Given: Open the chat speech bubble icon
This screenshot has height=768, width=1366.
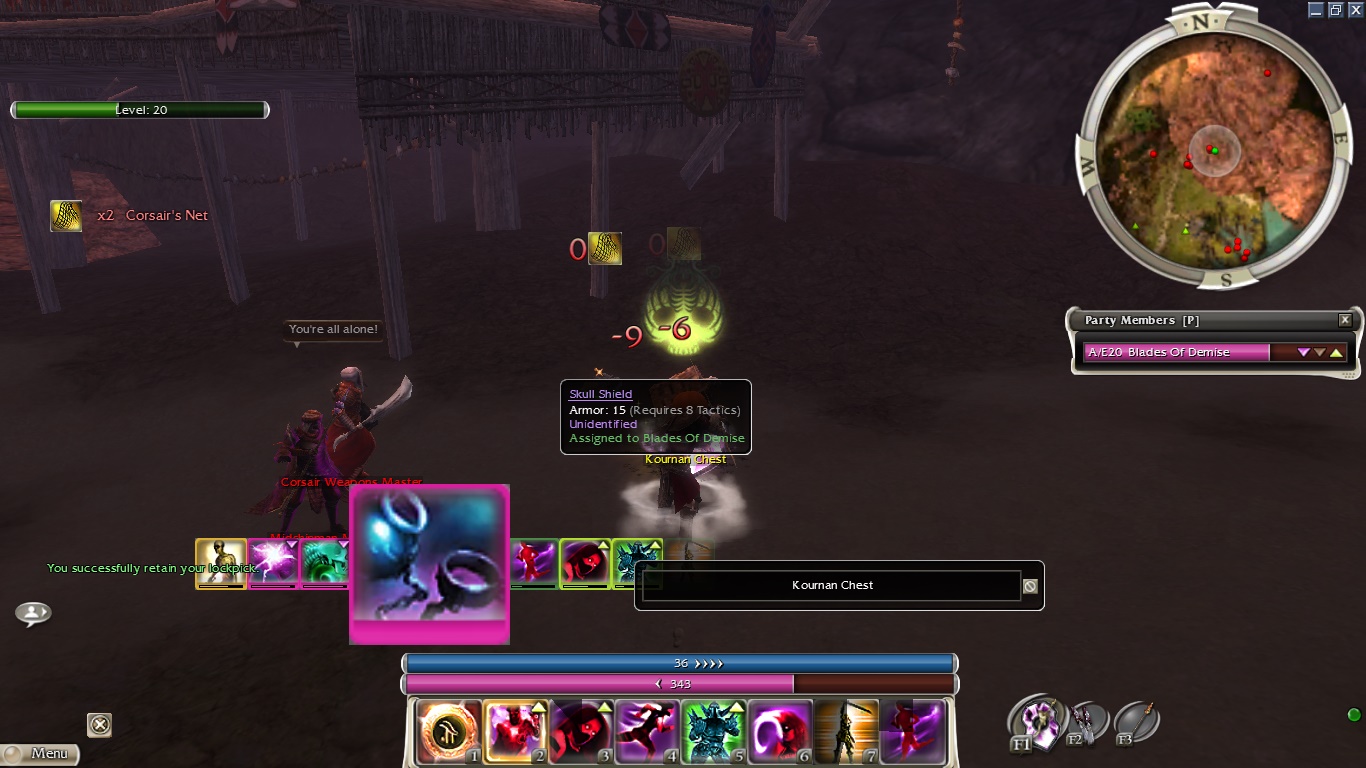Looking at the screenshot, I should pos(33,613).
